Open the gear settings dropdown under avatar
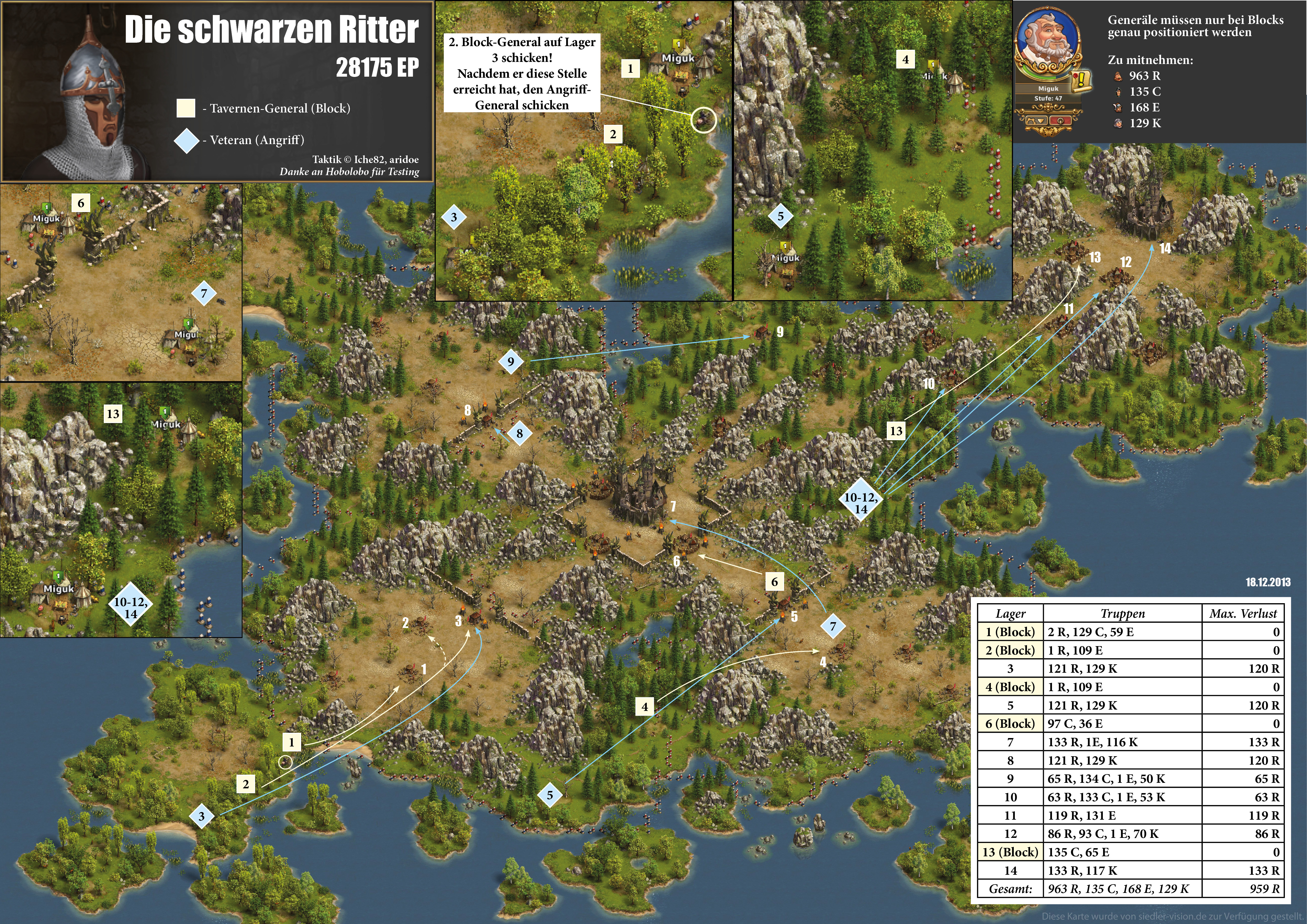The height and width of the screenshot is (924, 1307). pyautogui.click(x=1036, y=121)
